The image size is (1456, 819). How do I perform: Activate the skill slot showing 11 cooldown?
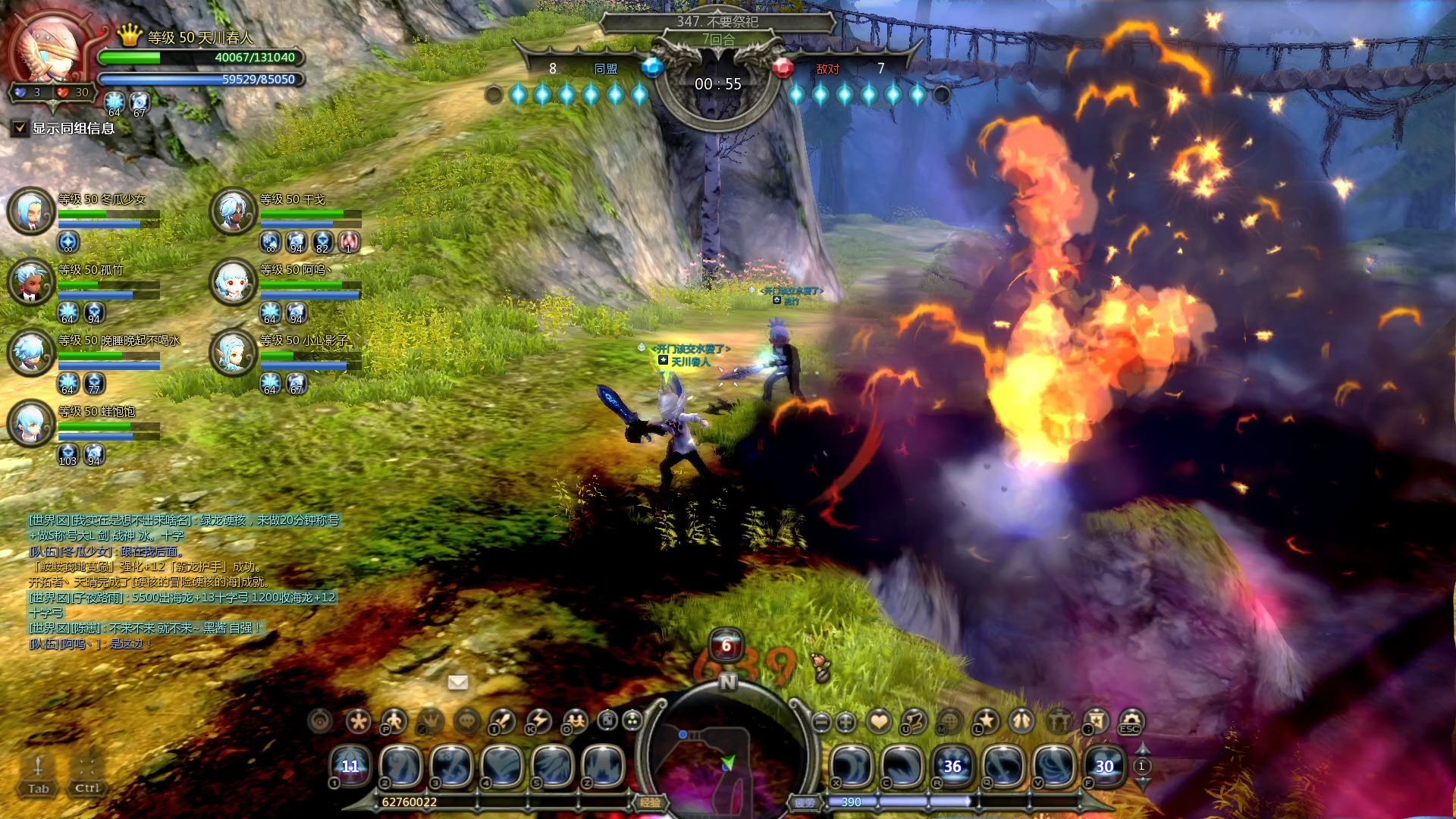(x=350, y=767)
